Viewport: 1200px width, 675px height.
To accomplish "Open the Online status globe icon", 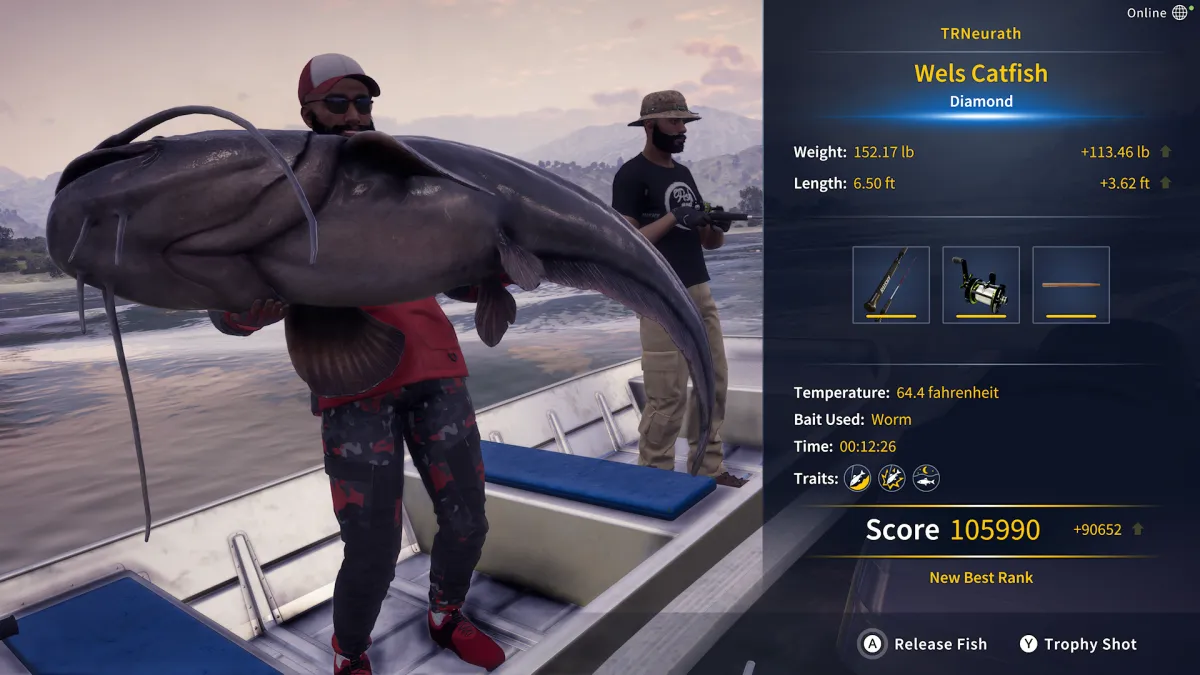I will [x=1181, y=13].
